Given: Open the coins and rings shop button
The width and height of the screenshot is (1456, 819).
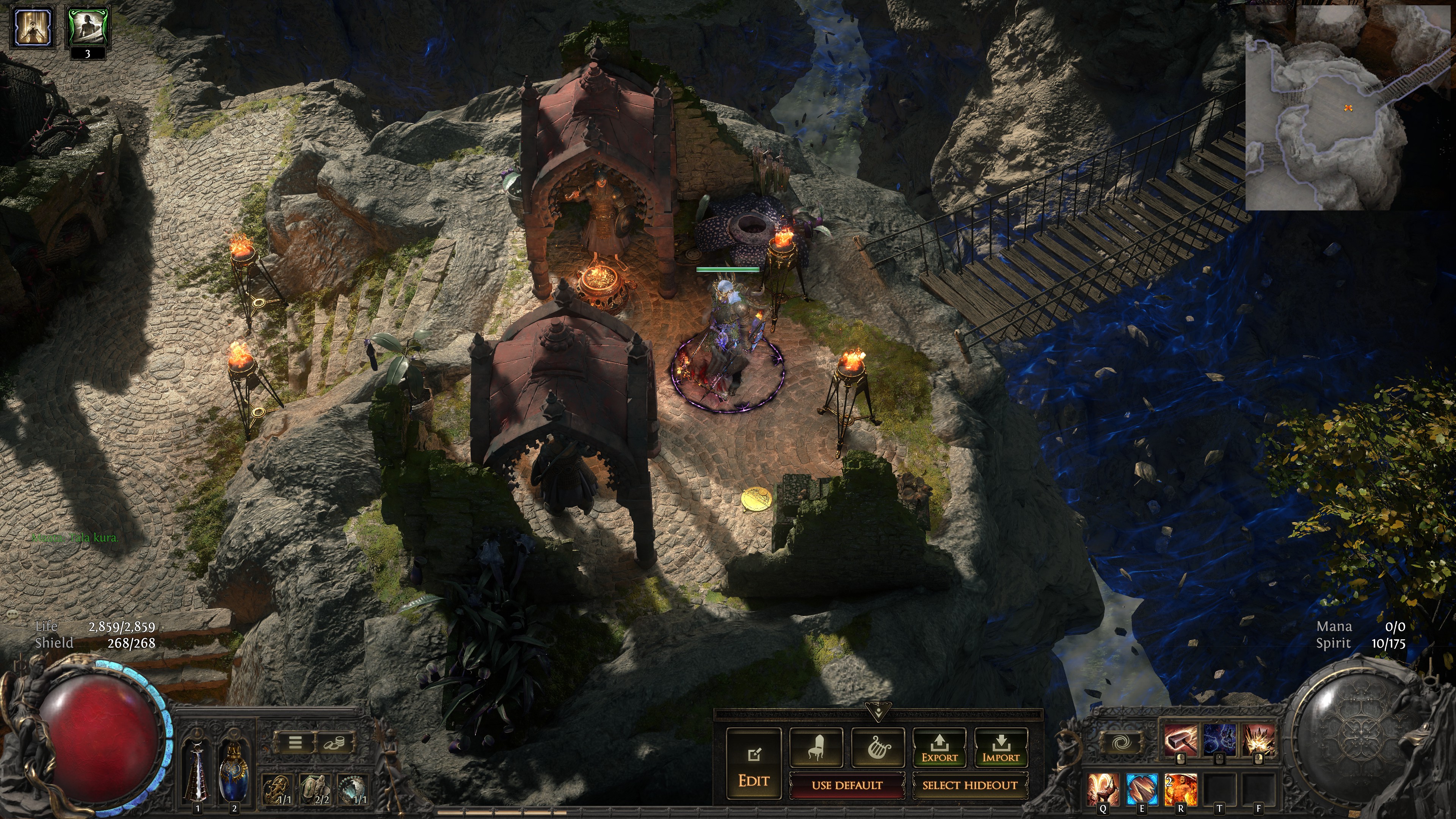Looking at the screenshot, I should (334, 743).
